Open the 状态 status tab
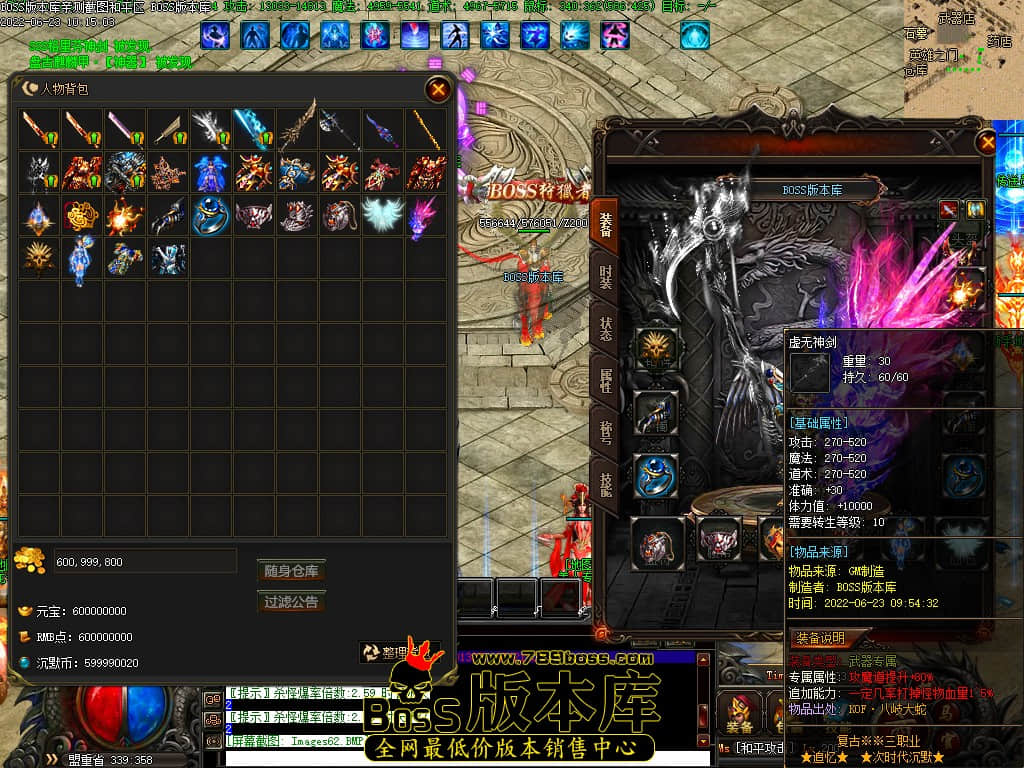 tap(605, 330)
